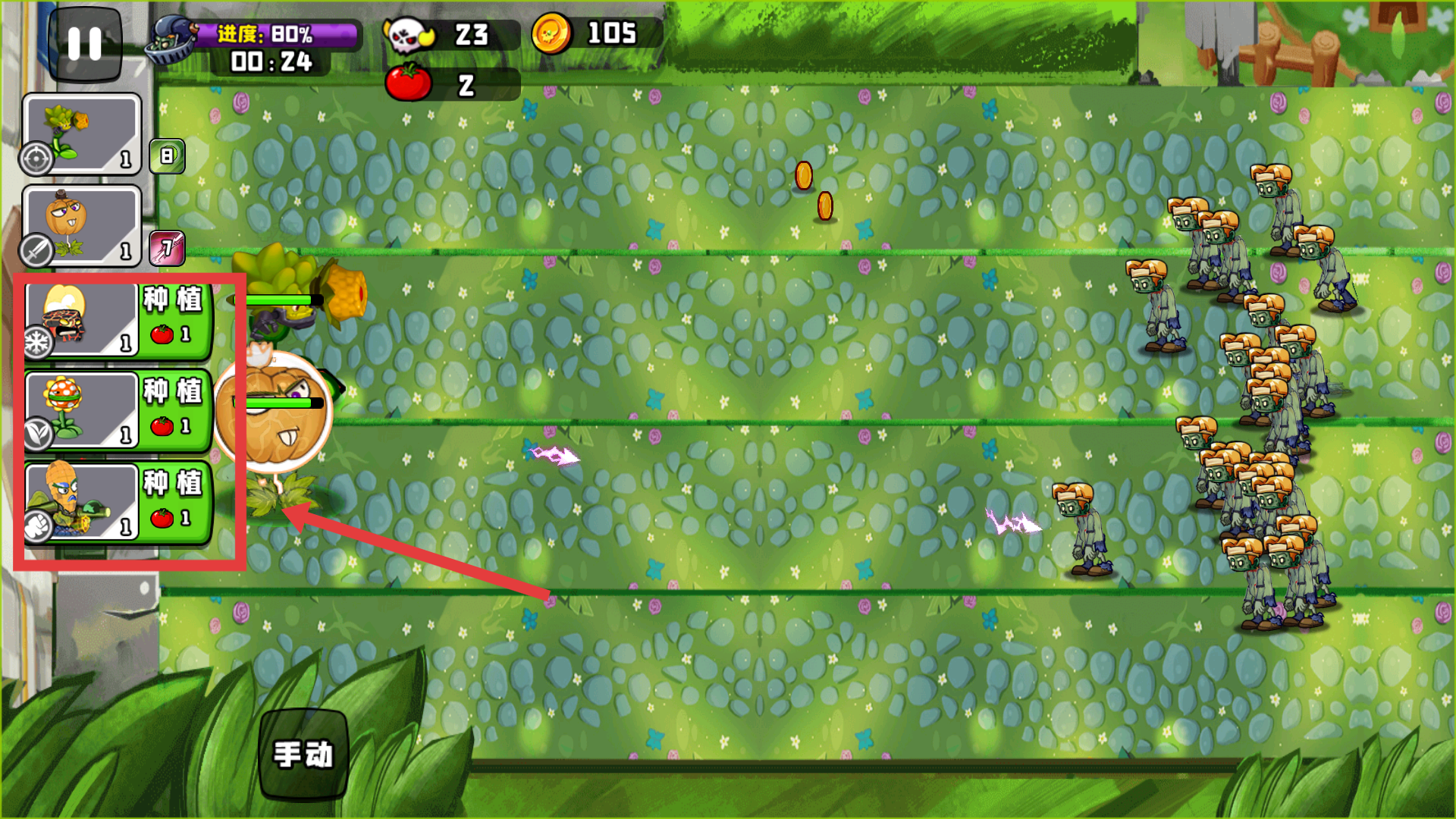Select the corn cannon plant card
Viewport: 1456px width, 819px height.
(x=82, y=134)
